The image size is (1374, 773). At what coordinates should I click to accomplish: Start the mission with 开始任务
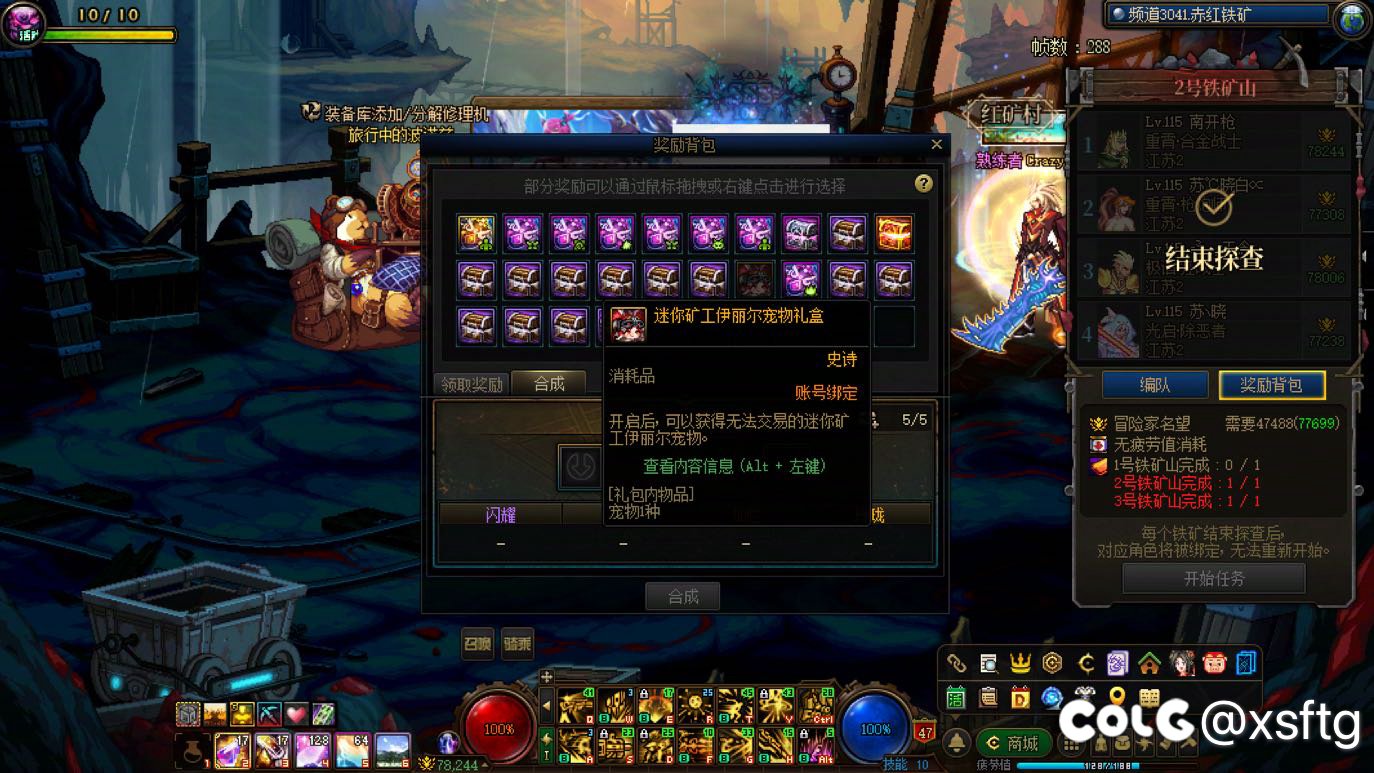coord(1213,579)
